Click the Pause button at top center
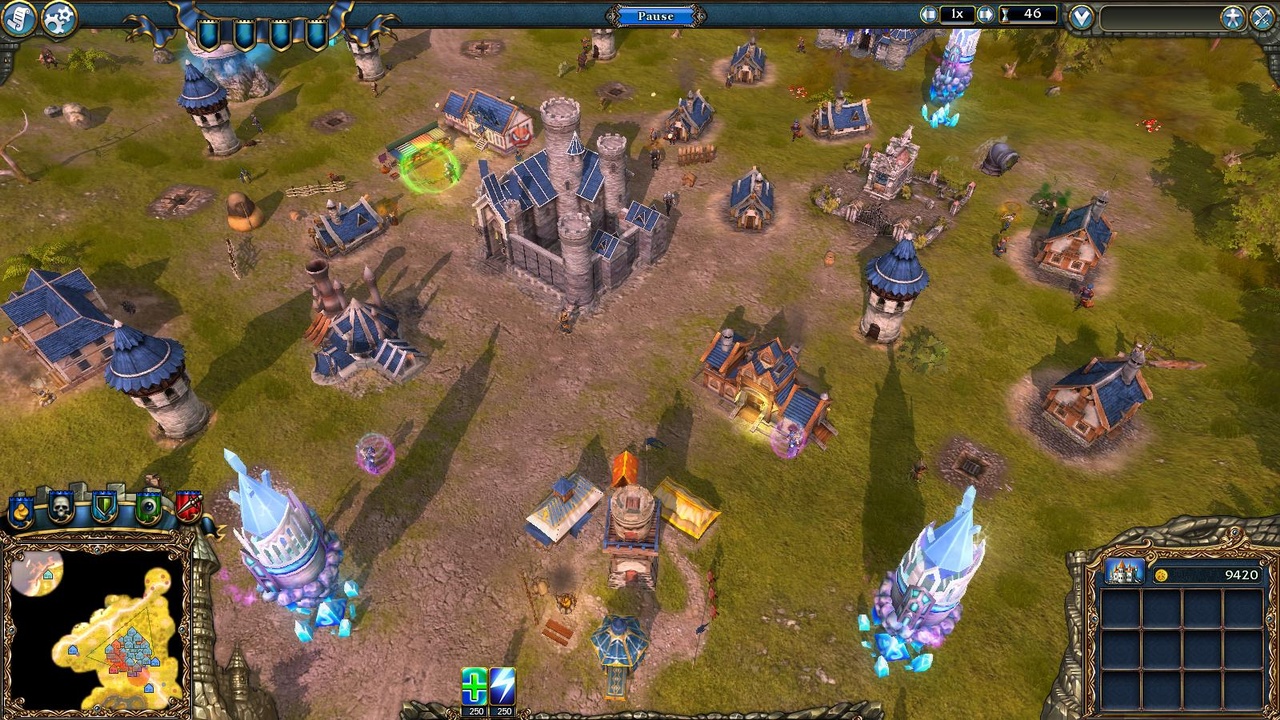Screen dimensions: 1280x720 click(x=654, y=14)
